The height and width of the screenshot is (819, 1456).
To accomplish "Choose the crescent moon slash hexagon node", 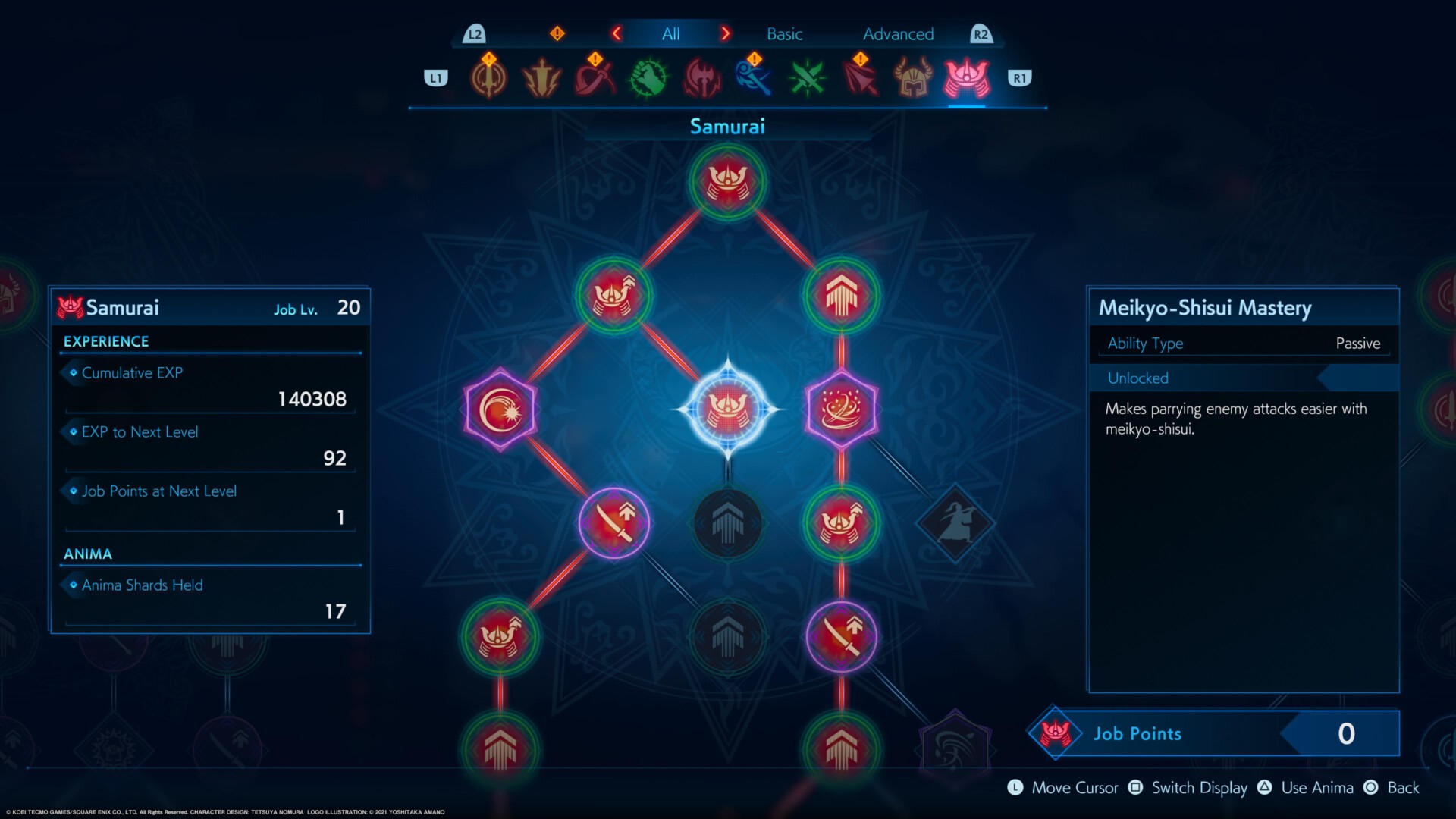I will click(x=500, y=409).
